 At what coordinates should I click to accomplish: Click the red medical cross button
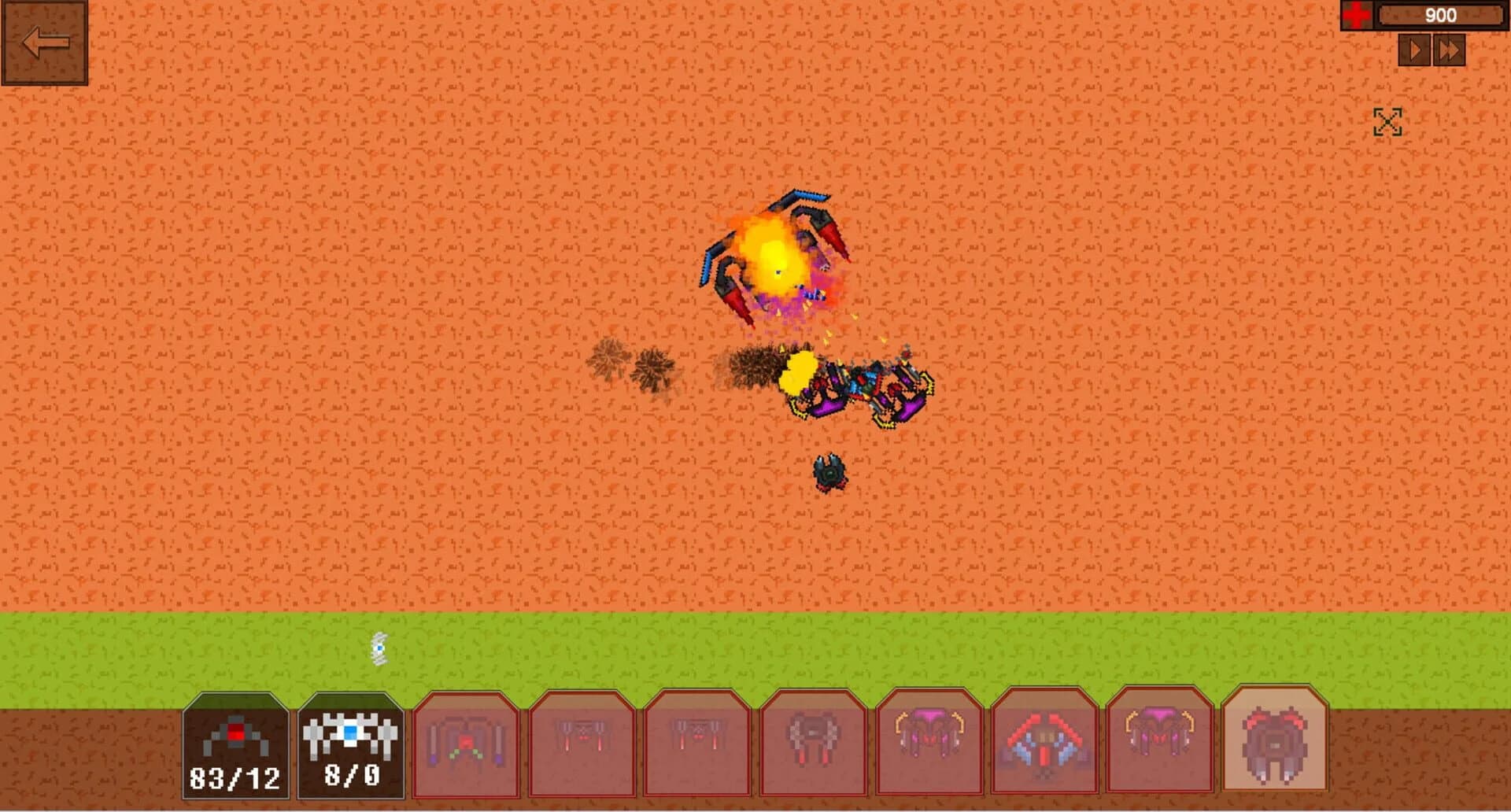pos(1357,13)
